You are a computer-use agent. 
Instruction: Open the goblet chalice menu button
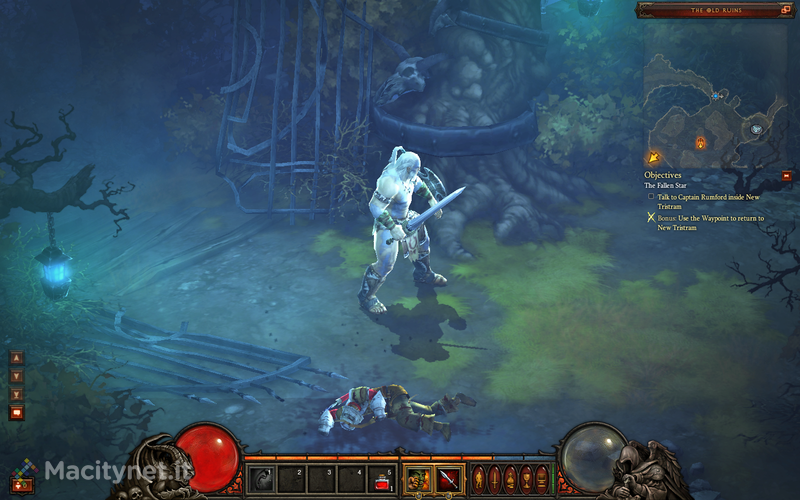526,477
